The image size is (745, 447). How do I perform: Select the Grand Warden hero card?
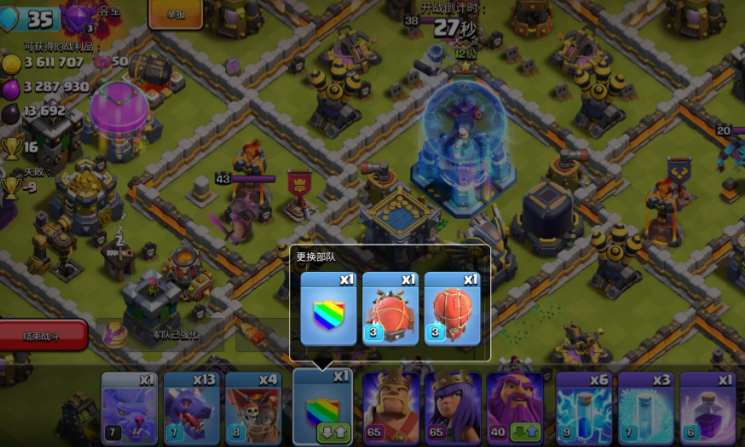[515, 407]
